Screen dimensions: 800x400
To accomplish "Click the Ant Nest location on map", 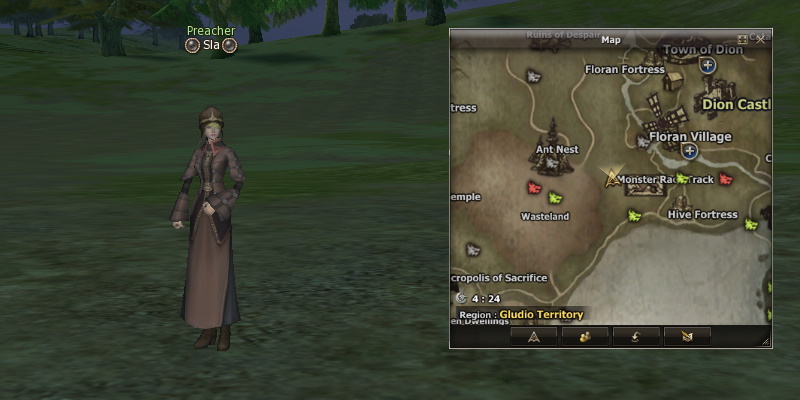I will tap(557, 150).
